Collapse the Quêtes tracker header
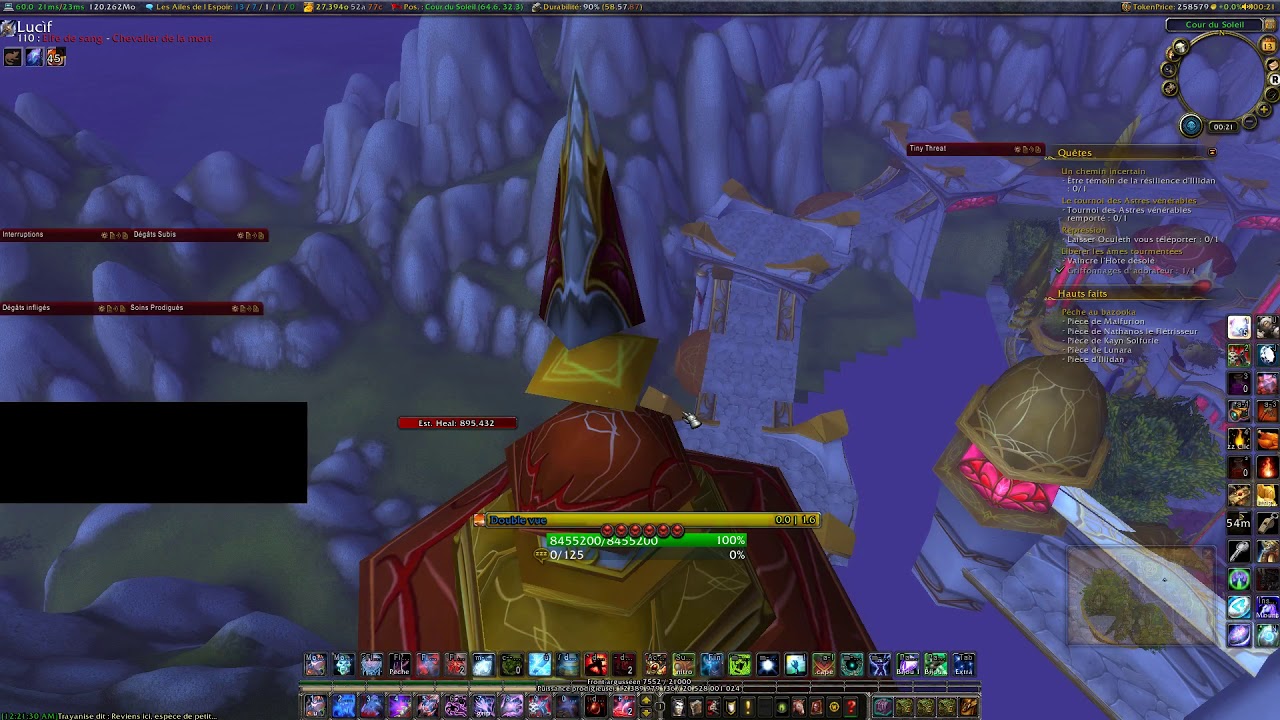1280x720 pixels. (x=1211, y=153)
